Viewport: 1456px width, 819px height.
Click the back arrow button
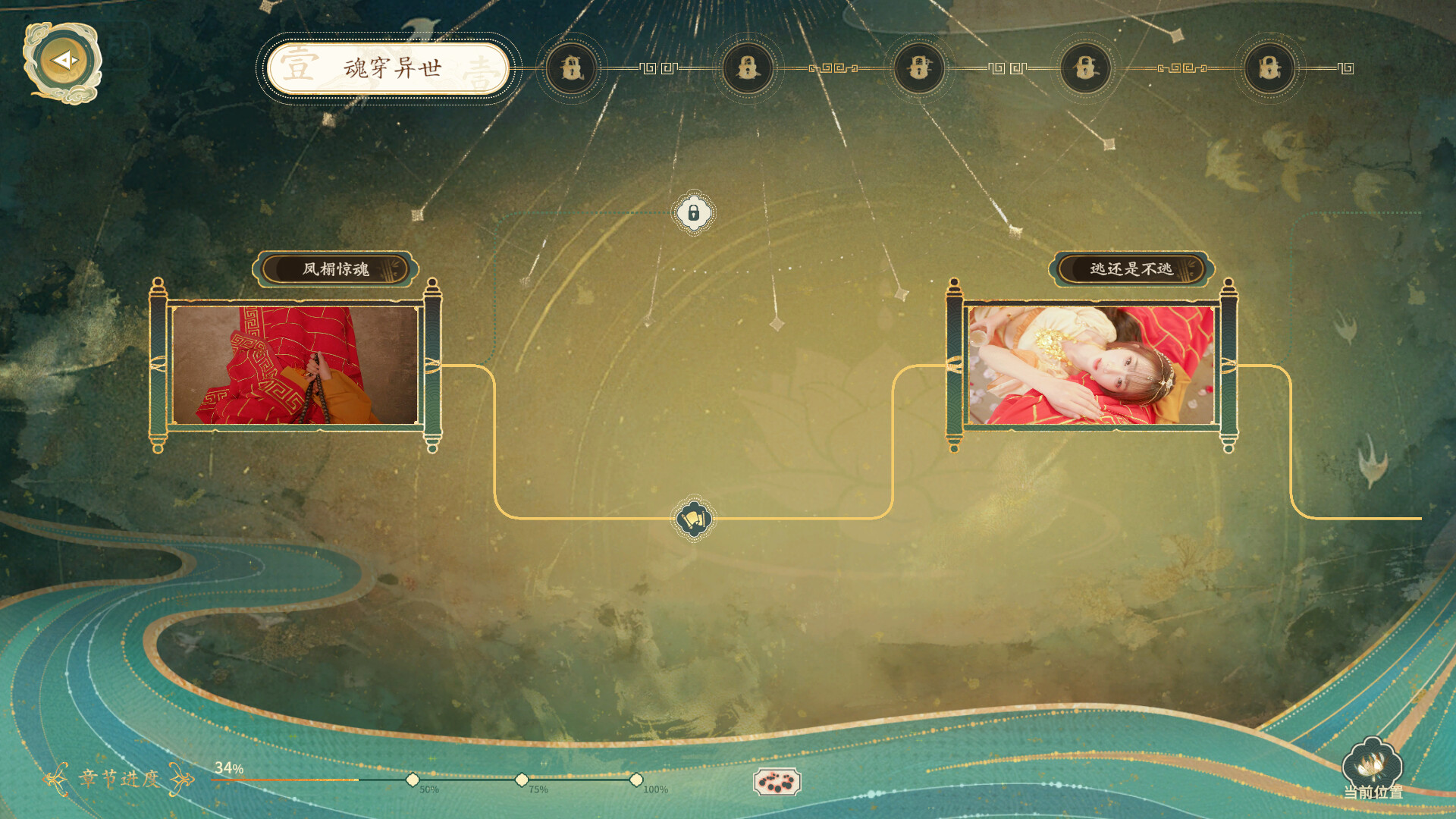click(63, 61)
